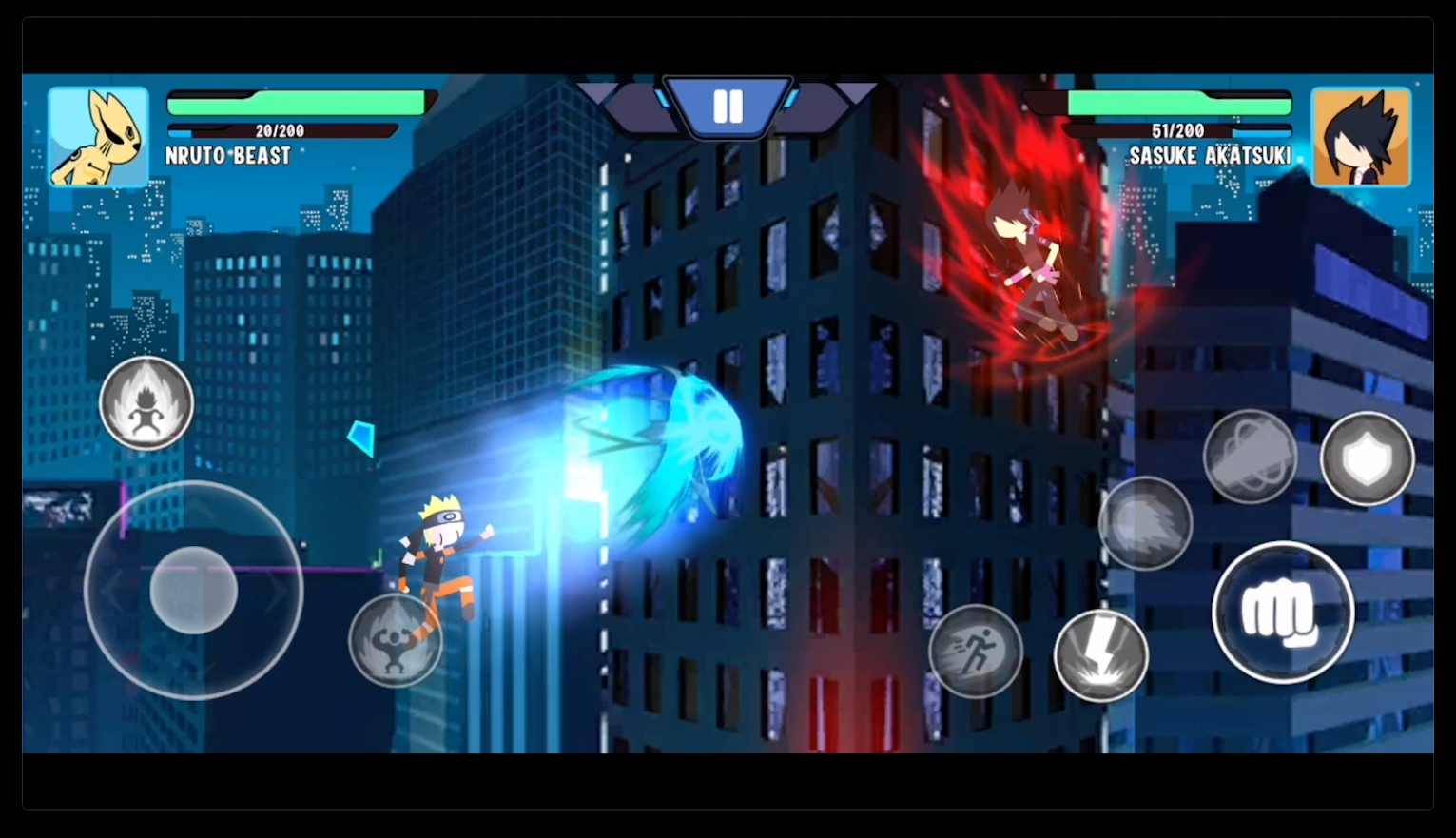Tap Nruto Beast's character portrait
Screen dimensions: 1456x838
tap(98, 137)
